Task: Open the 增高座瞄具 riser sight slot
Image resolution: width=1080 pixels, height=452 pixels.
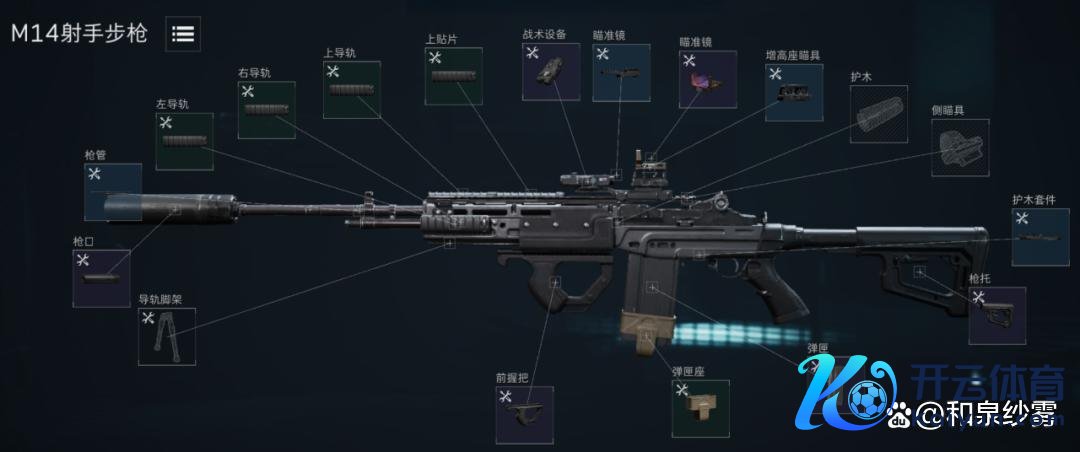Action: tap(793, 94)
